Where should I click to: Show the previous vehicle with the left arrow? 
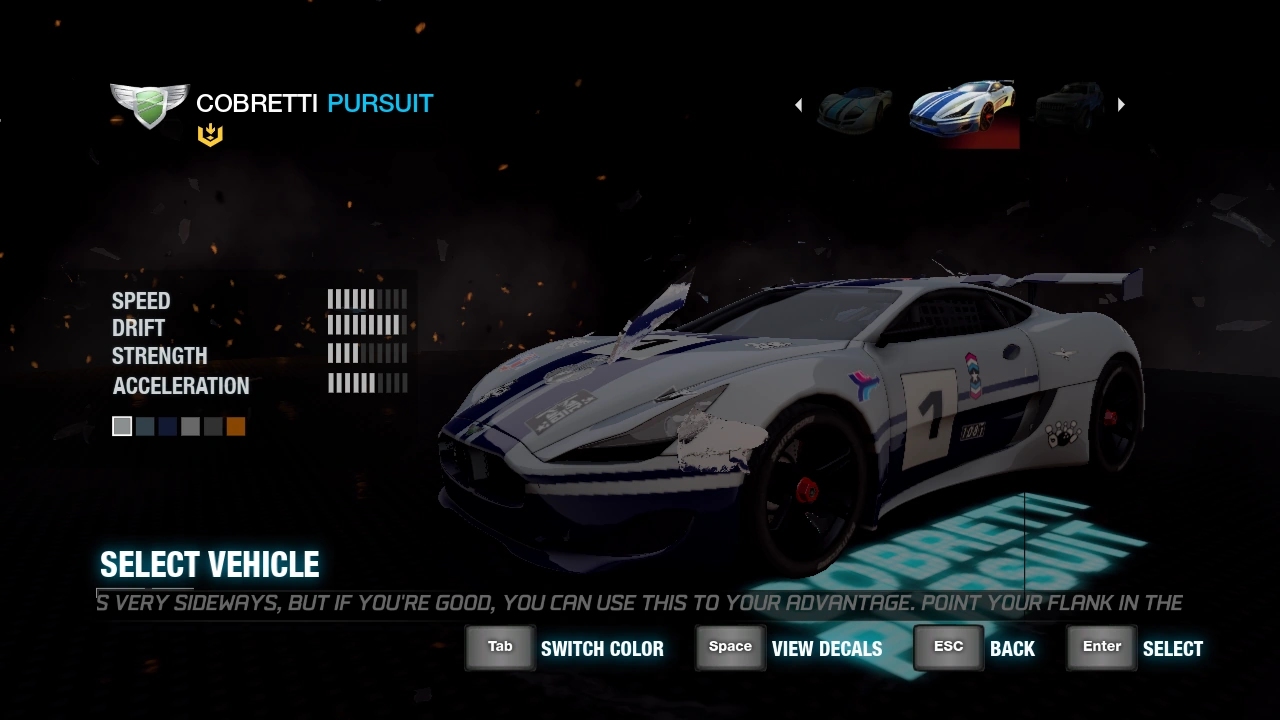[x=798, y=105]
